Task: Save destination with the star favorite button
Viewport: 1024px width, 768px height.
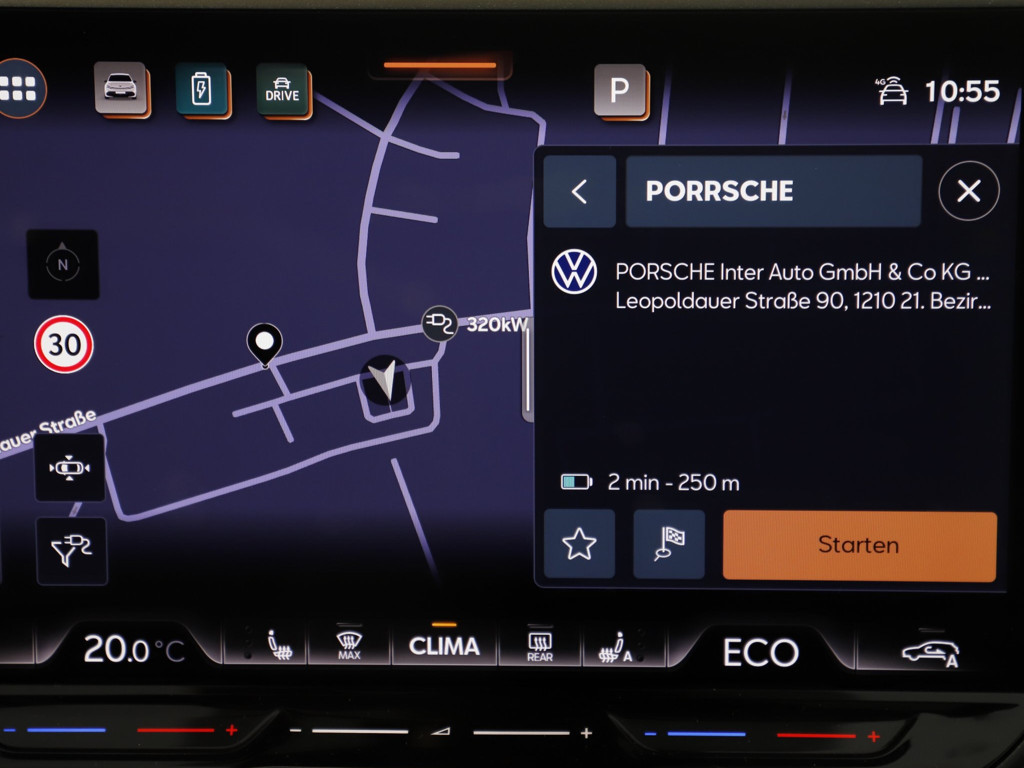Action: point(579,545)
